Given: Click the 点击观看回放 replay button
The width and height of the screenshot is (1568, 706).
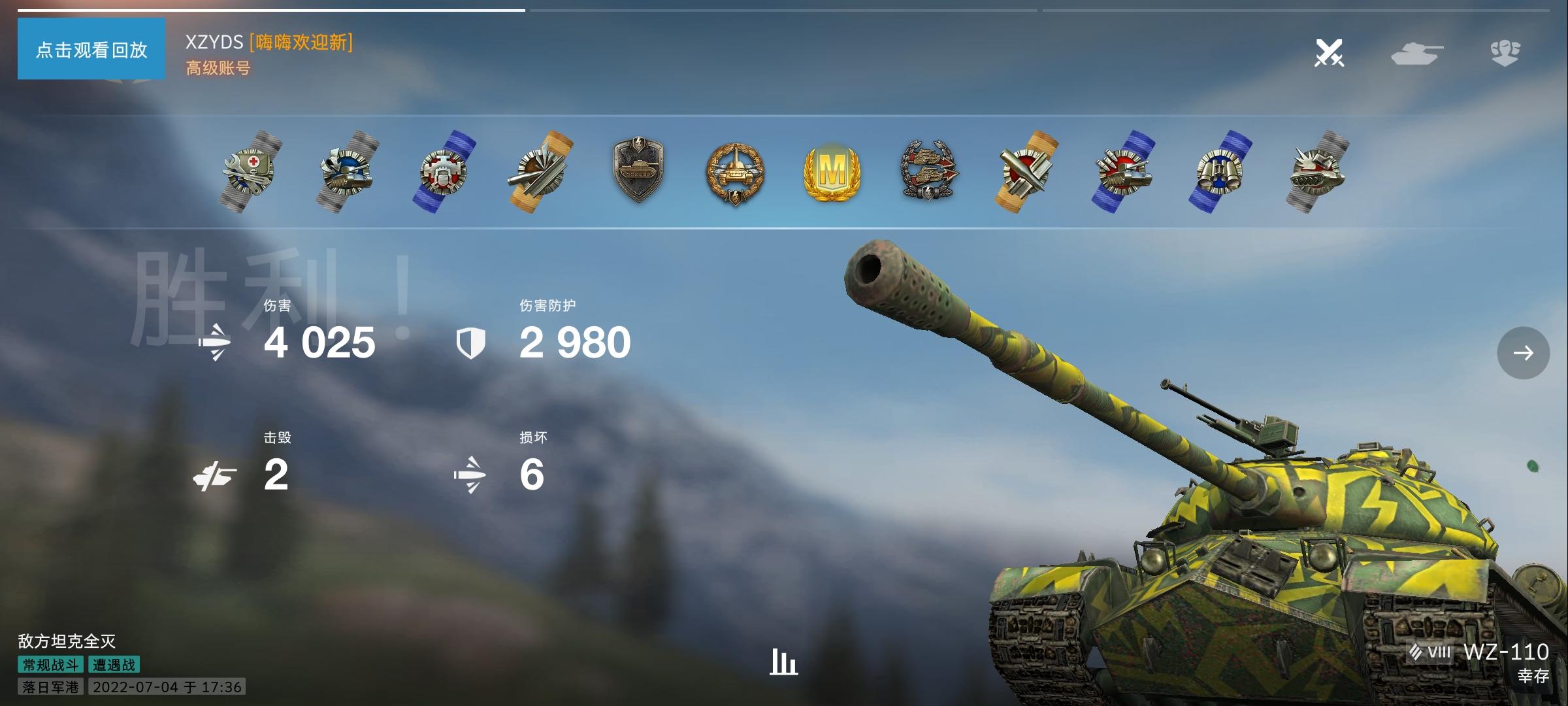Looking at the screenshot, I should [x=91, y=49].
